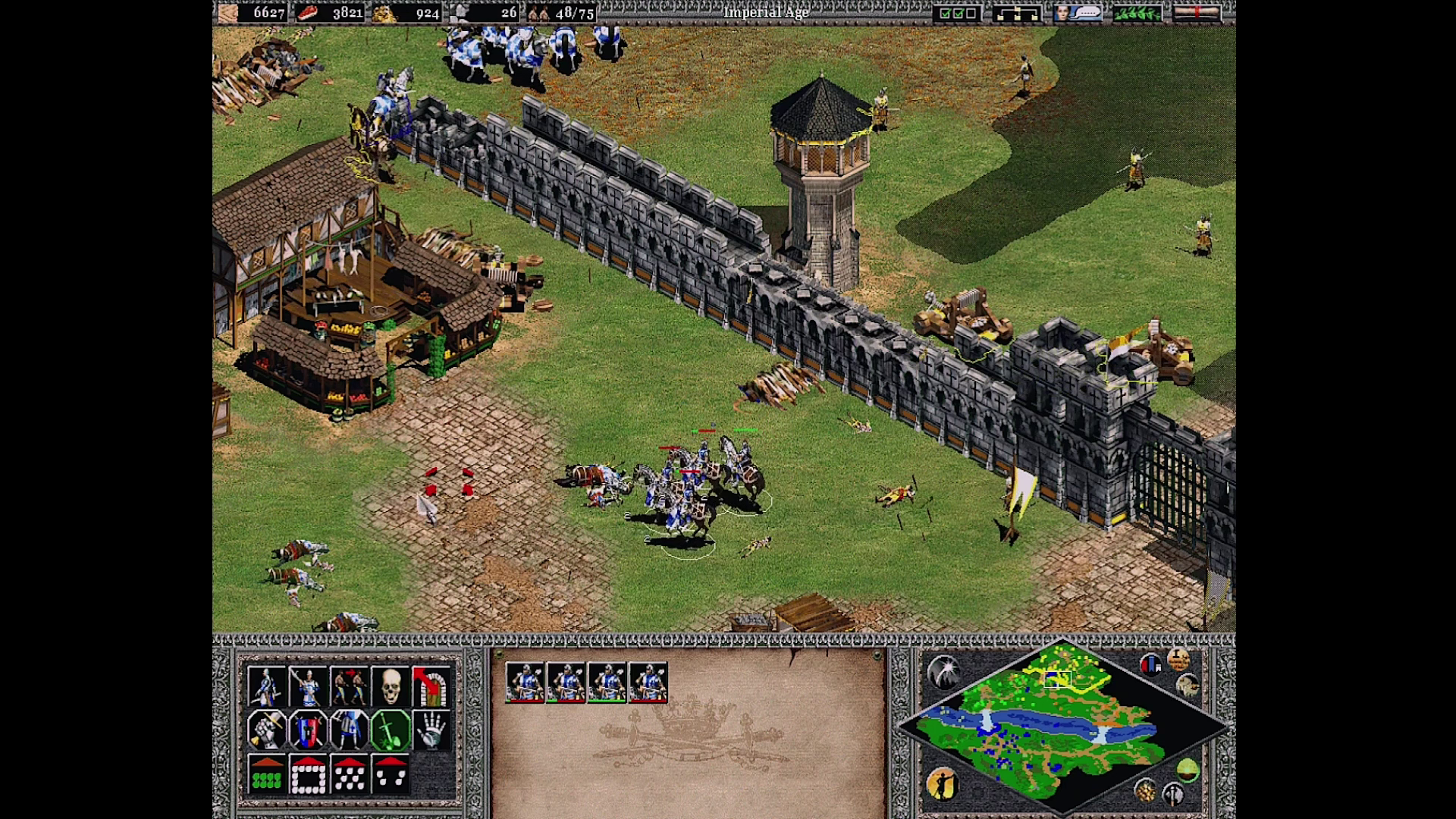Select the green line formation icon
Viewport: 1456px width, 819px height.
click(266, 774)
